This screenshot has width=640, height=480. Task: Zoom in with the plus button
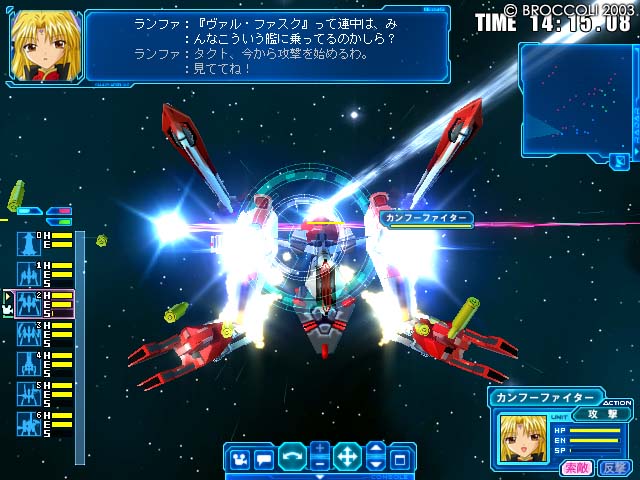(x=319, y=449)
